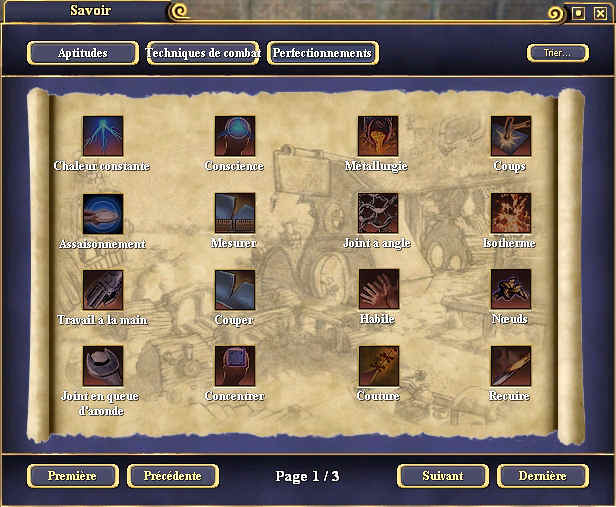Viewport: 616px width, 507px height.
Task: Select the Mesurer skill icon
Action: [x=235, y=213]
